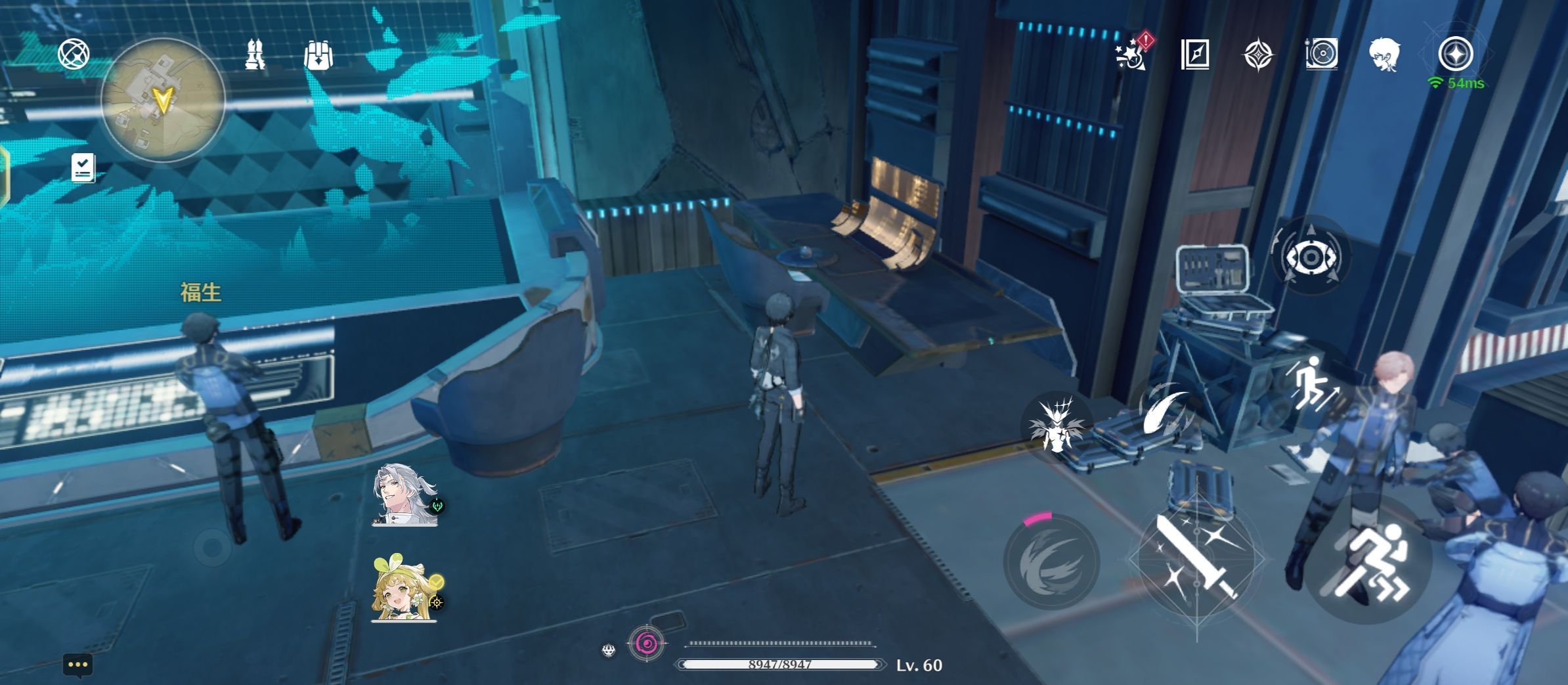The width and height of the screenshot is (1568, 685).
Task: Open the guidebook compass icon
Action: (1194, 54)
